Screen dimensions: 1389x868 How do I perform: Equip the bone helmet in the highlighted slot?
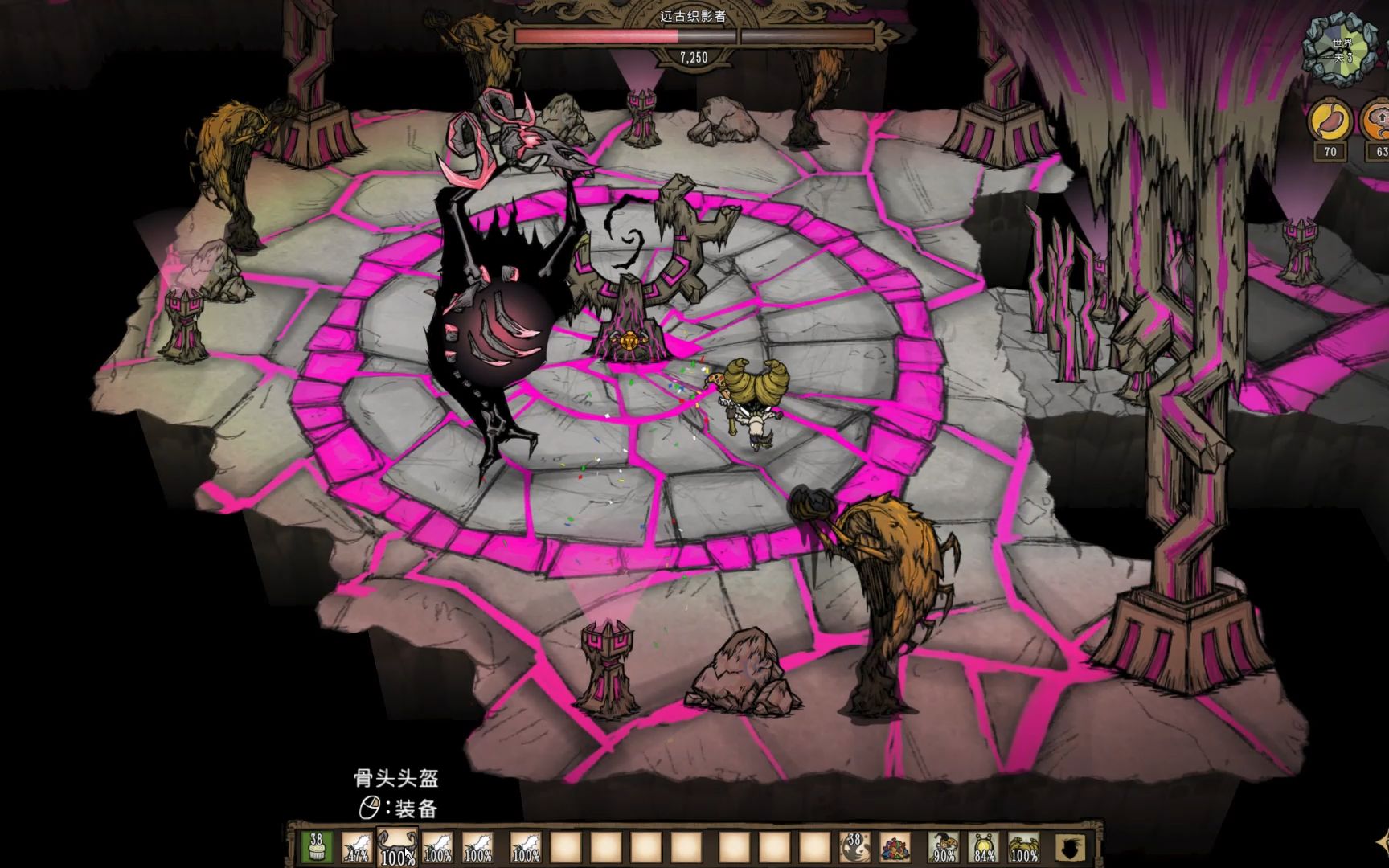[398, 847]
